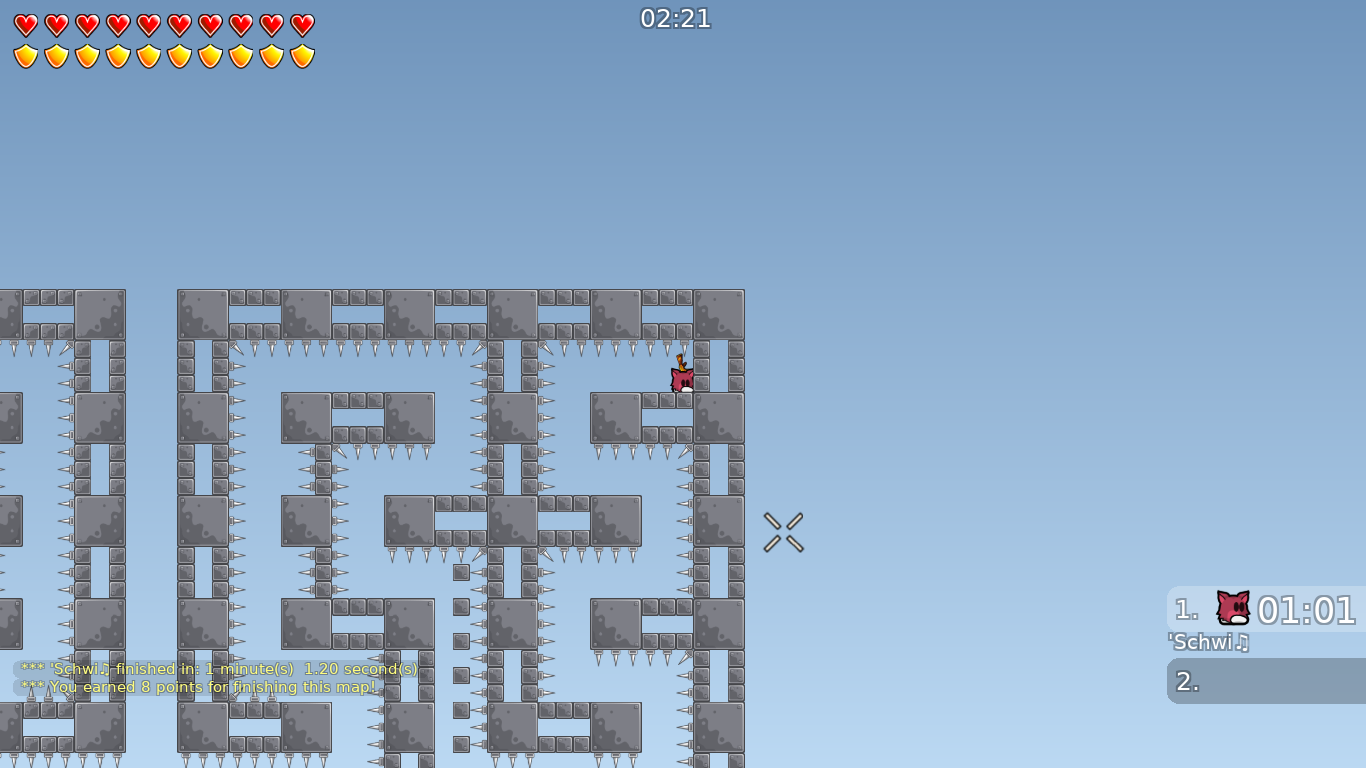This screenshot has height=768, width=1366.
Task: Click the '1.' rank number in the scoreboard
Action: 1184,610
